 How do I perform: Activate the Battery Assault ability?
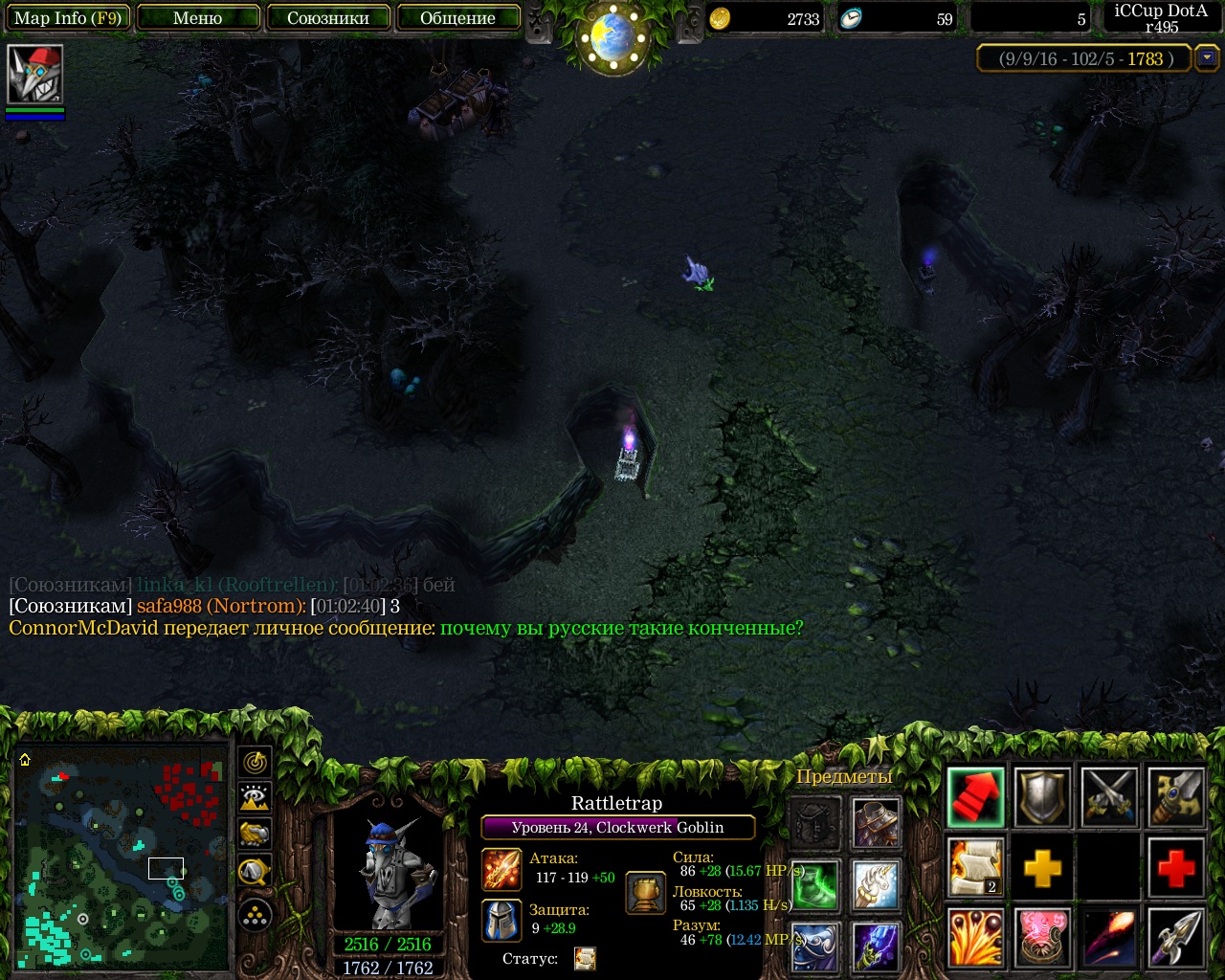[x=976, y=938]
